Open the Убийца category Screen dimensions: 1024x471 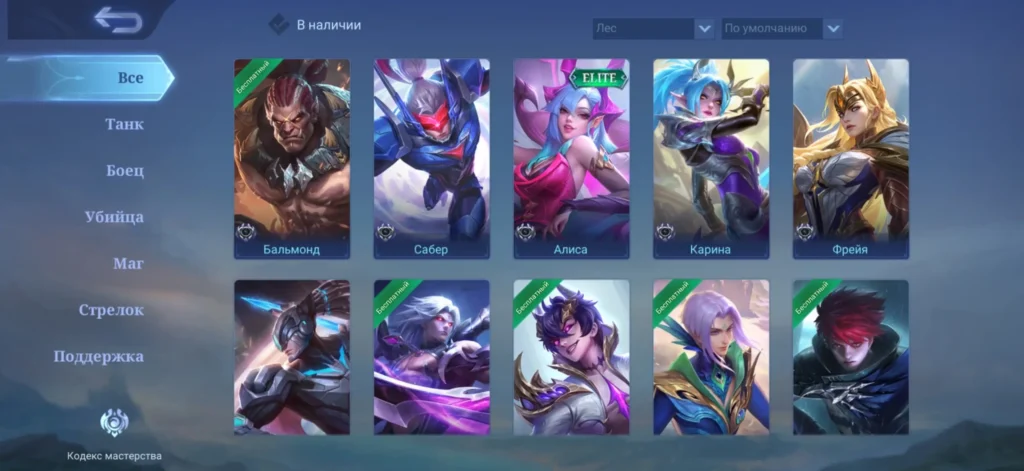click(113, 217)
